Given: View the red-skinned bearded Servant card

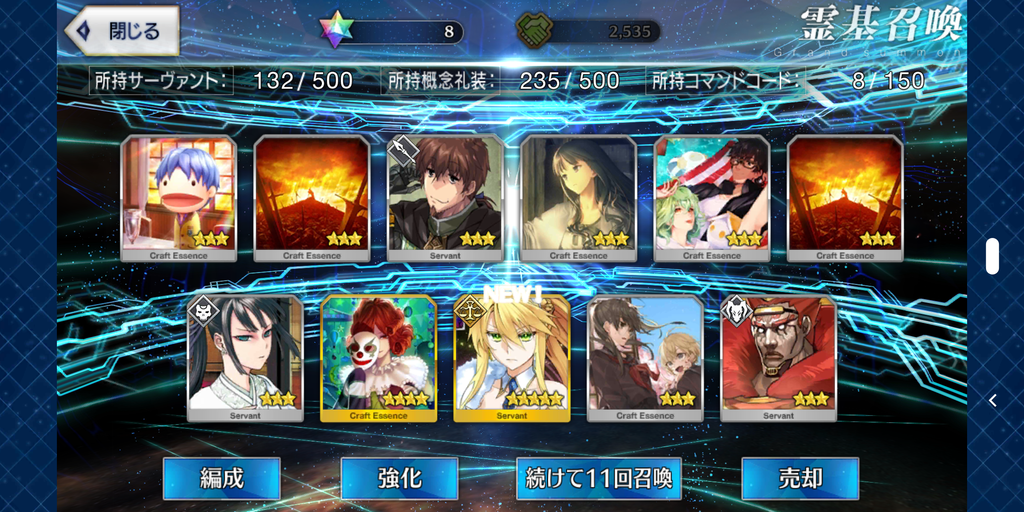Looking at the screenshot, I should tap(779, 358).
